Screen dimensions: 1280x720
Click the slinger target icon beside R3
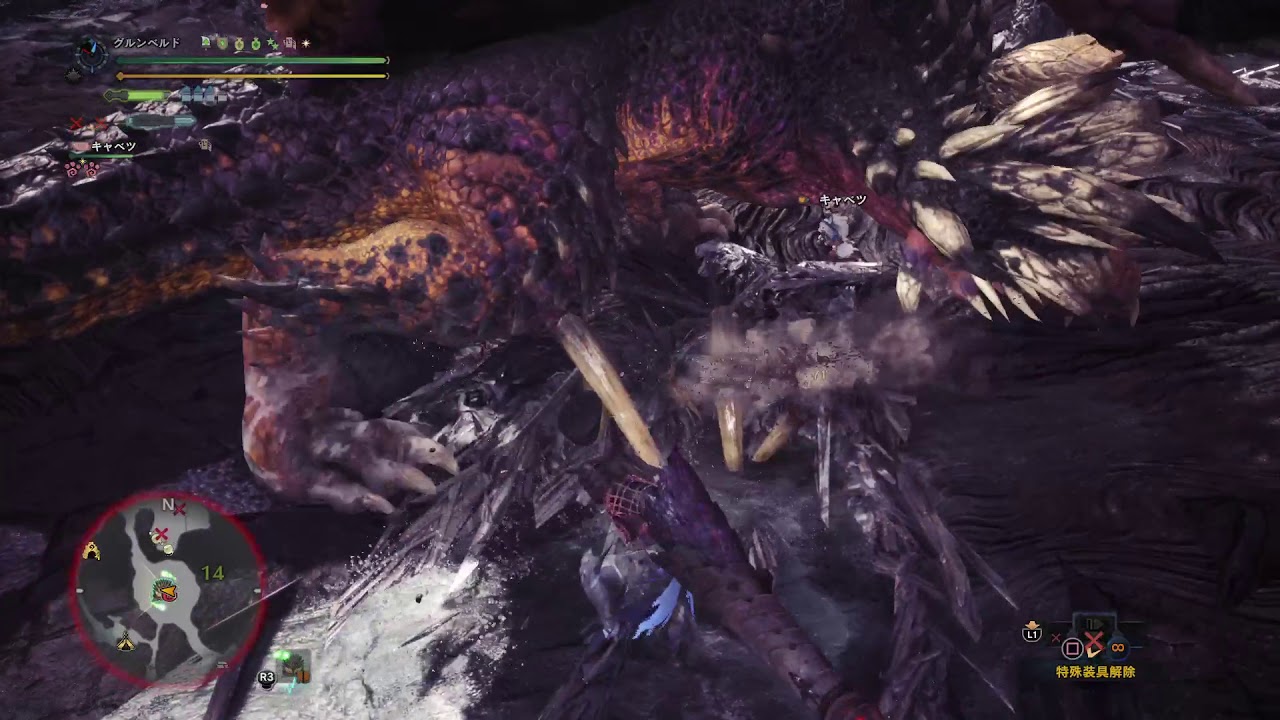click(293, 667)
